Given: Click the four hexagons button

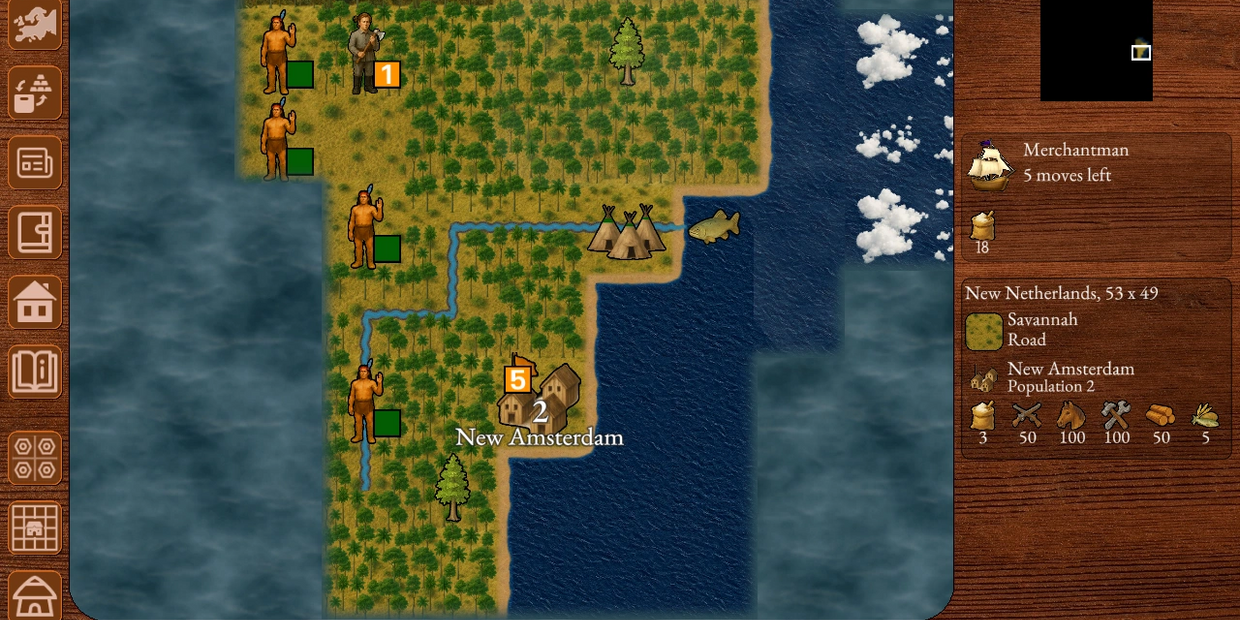Looking at the screenshot, I should click(35, 457).
